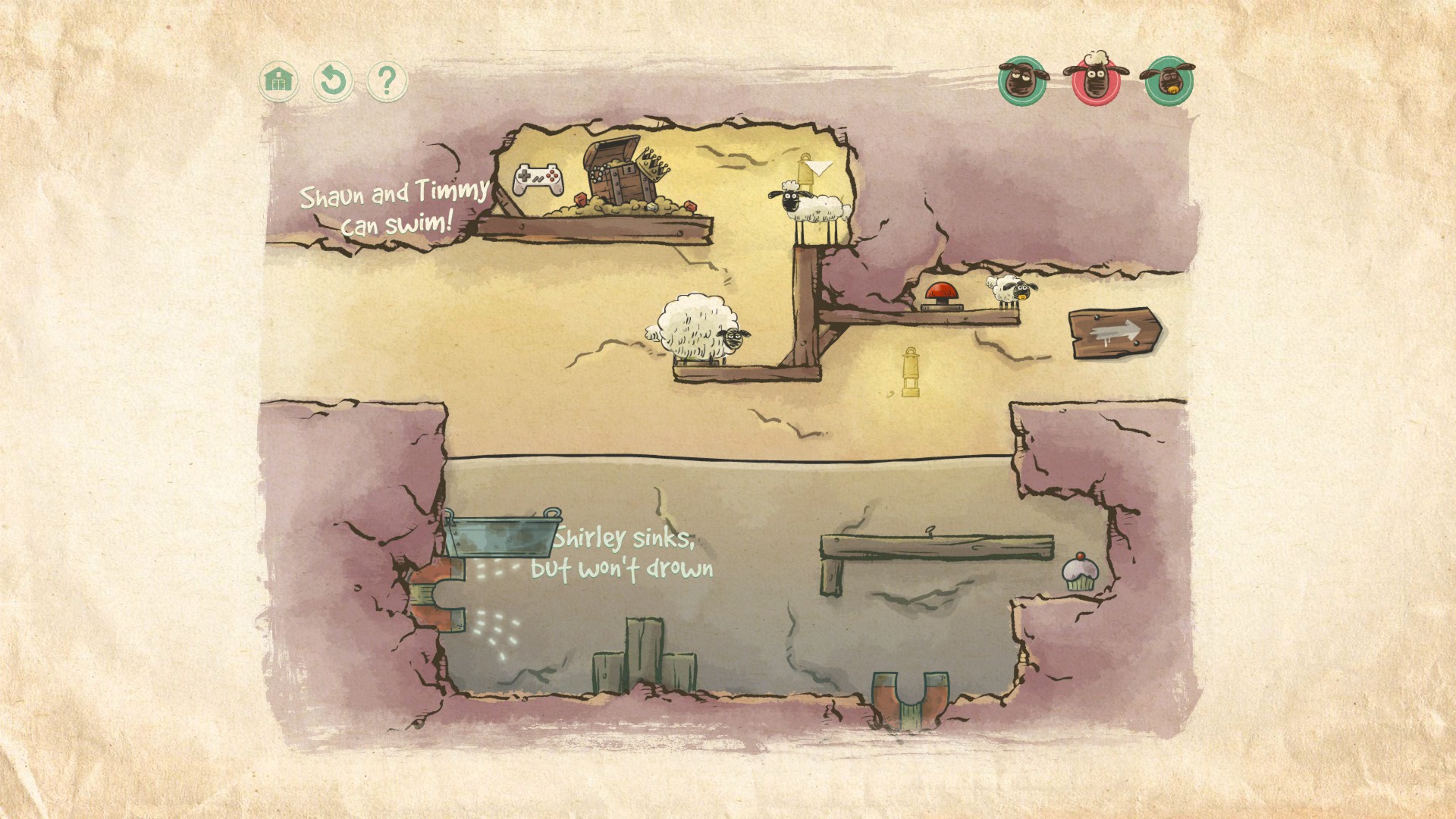The height and width of the screenshot is (819, 1456).
Task: Open the barn home menu
Action: click(x=280, y=79)
